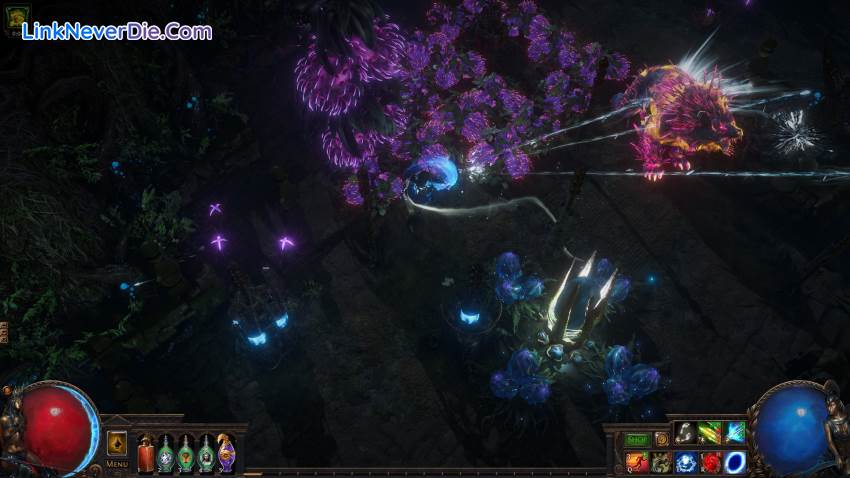Open the green Shop button
850x478 pixels.
637,439
